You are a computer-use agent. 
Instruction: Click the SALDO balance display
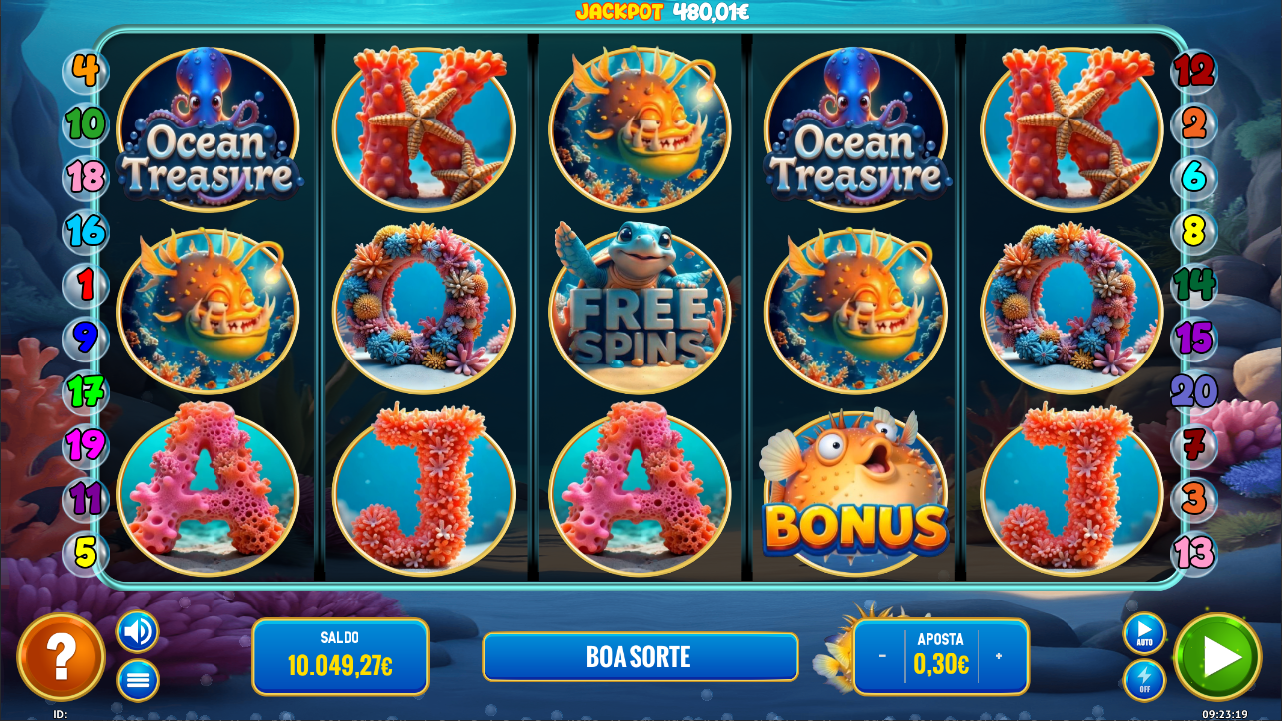tap(340, 656)
